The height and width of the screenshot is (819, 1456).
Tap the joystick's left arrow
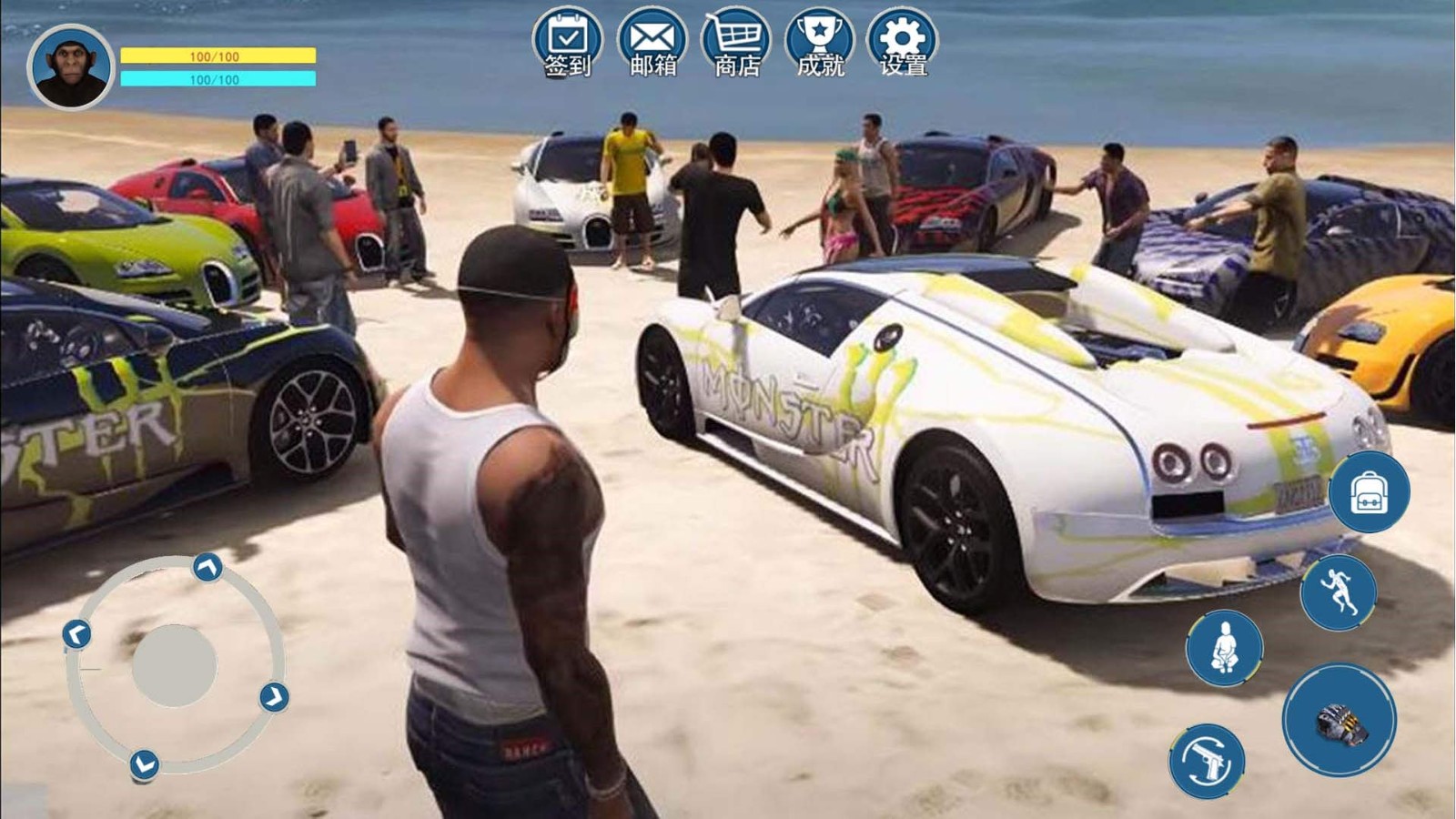[76, 633]
